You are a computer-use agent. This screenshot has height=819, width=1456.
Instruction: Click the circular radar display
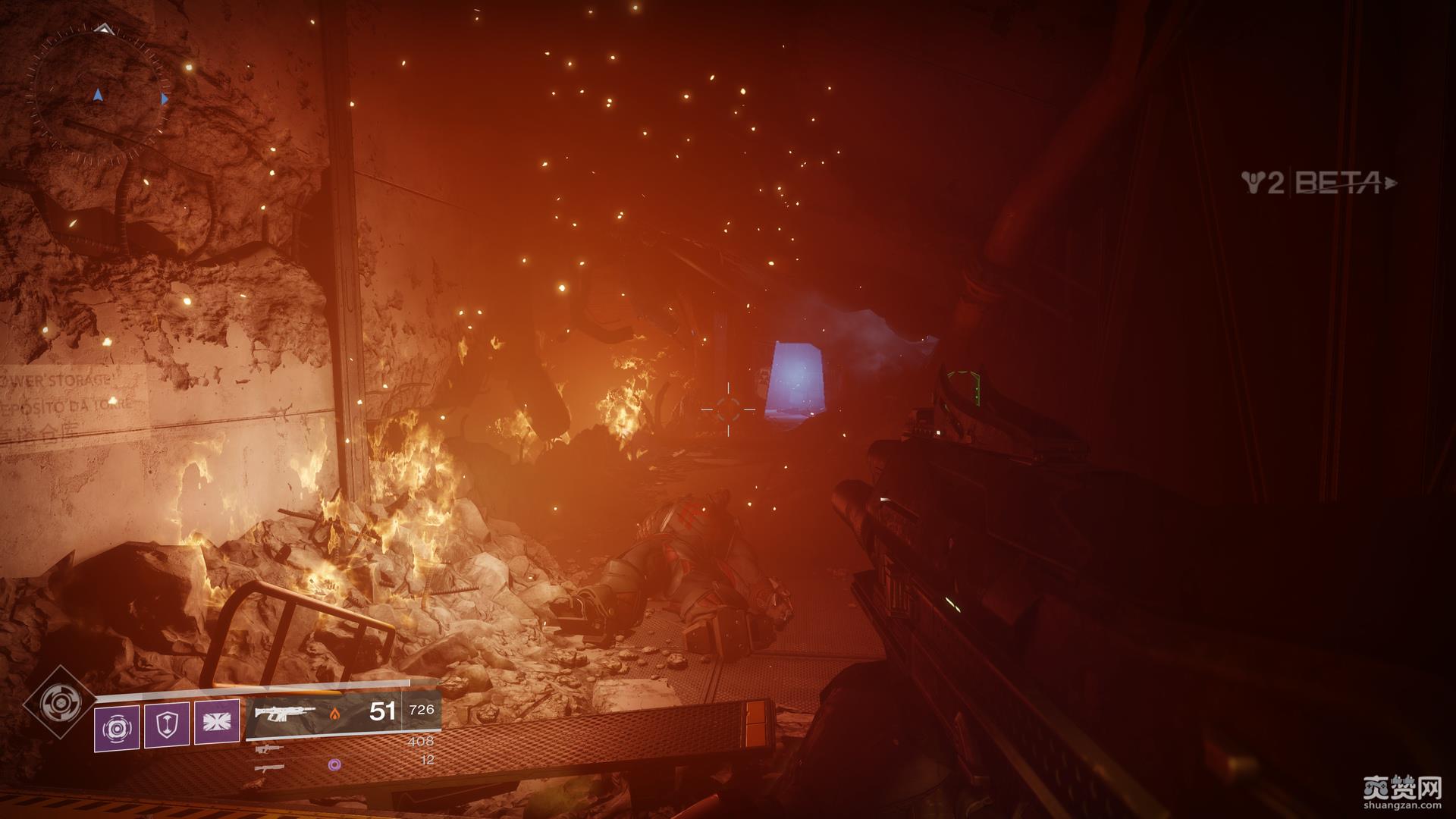(99, 96)
